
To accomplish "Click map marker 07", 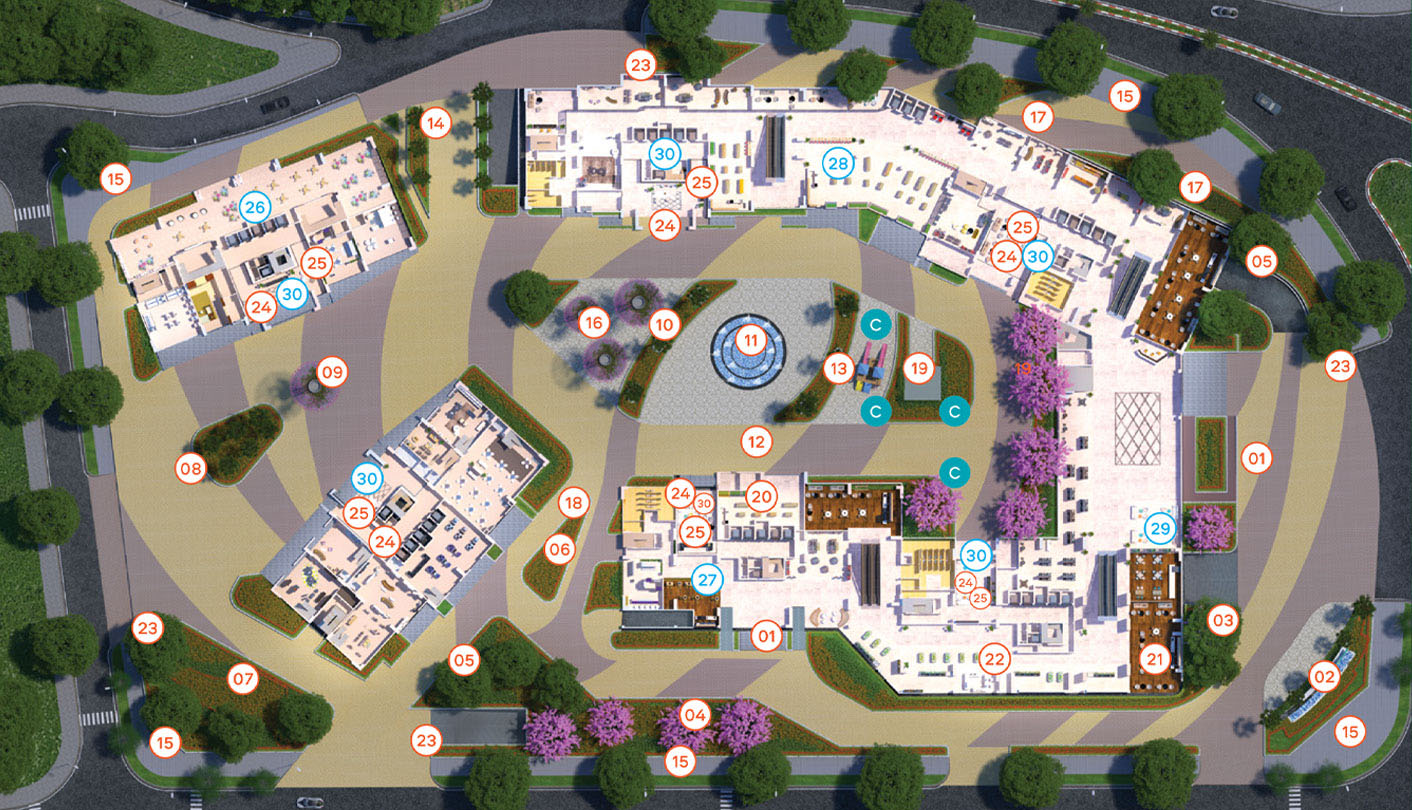I will 243,679.
